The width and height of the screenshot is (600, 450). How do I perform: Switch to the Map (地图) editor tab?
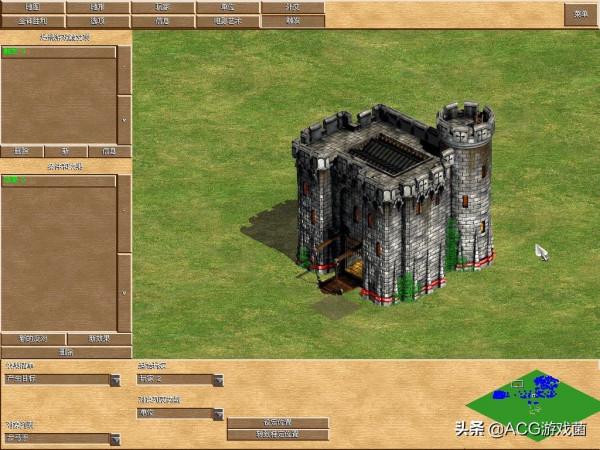click(32, 7)
